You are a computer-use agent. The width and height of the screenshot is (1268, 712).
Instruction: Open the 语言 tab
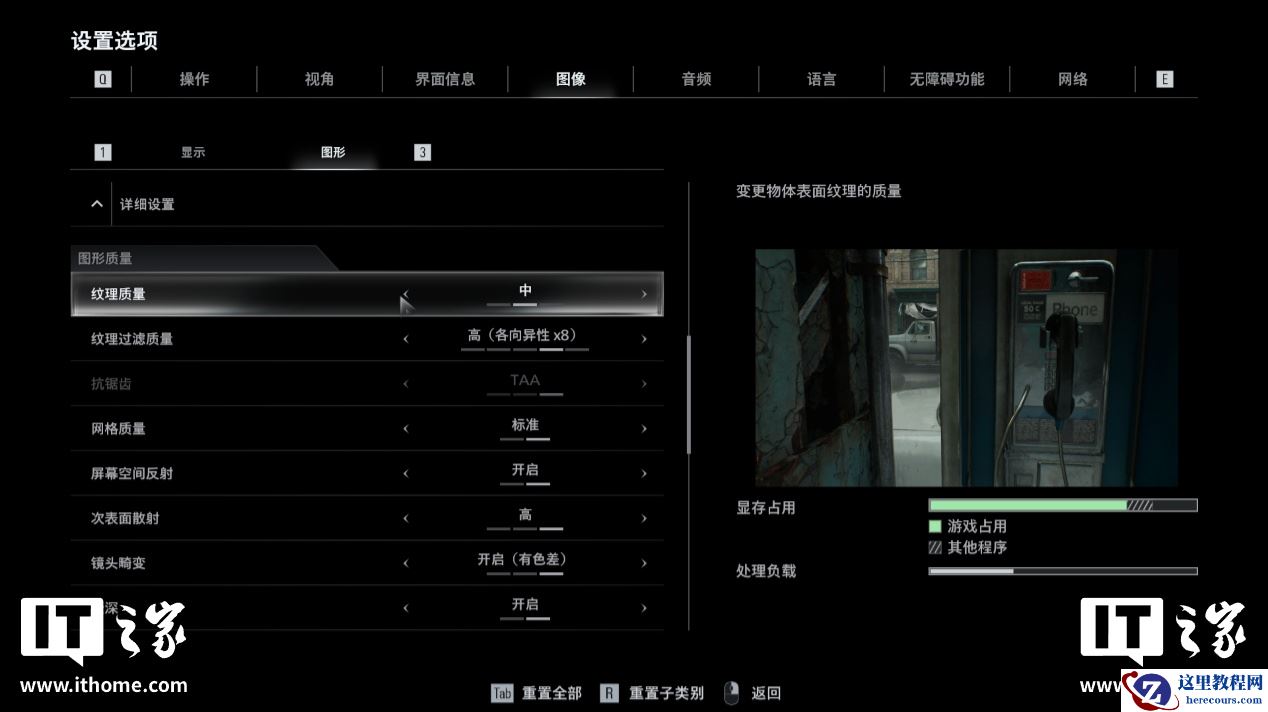(821, 79)
